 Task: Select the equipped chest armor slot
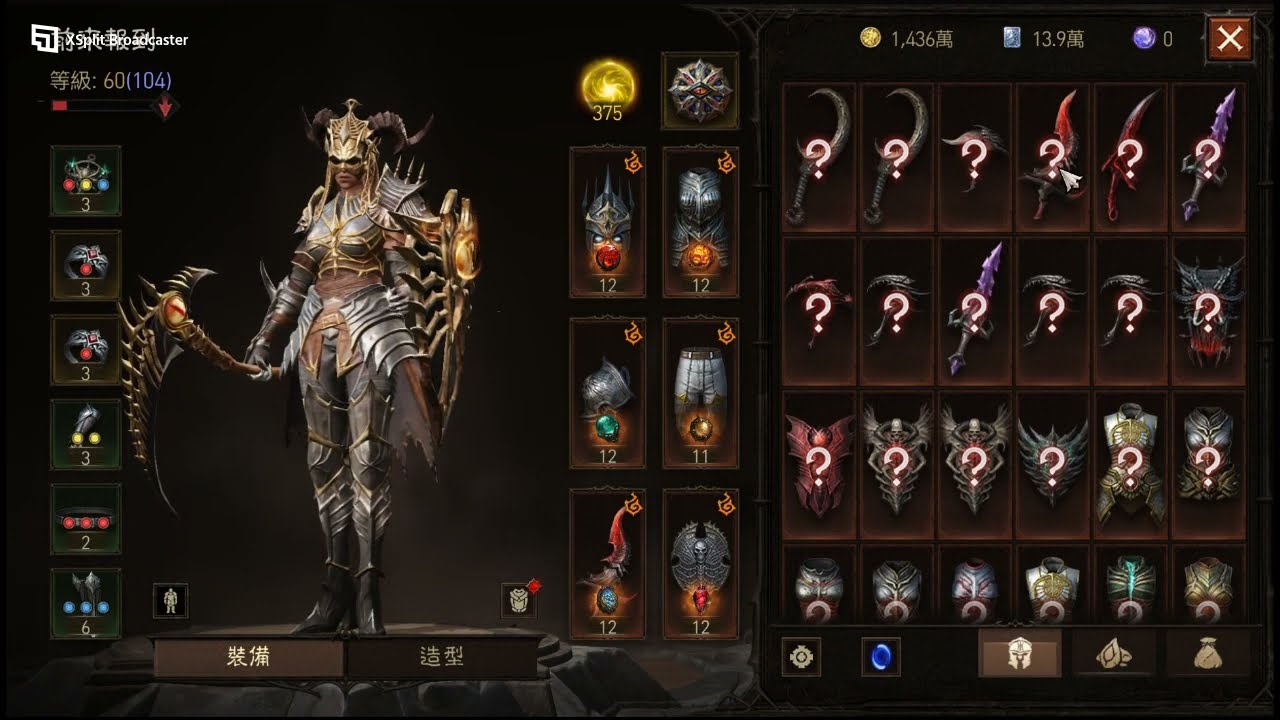700,223
